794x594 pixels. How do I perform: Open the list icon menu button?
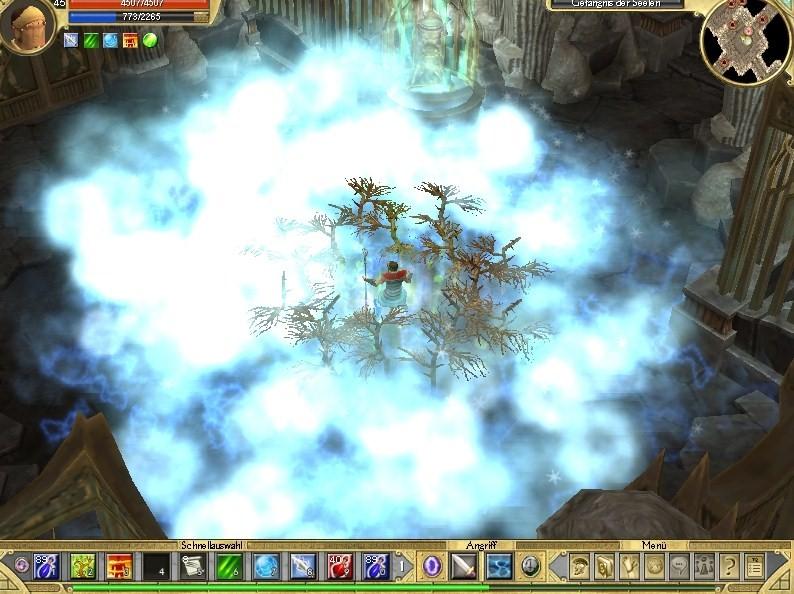click(x=754, y=567)
